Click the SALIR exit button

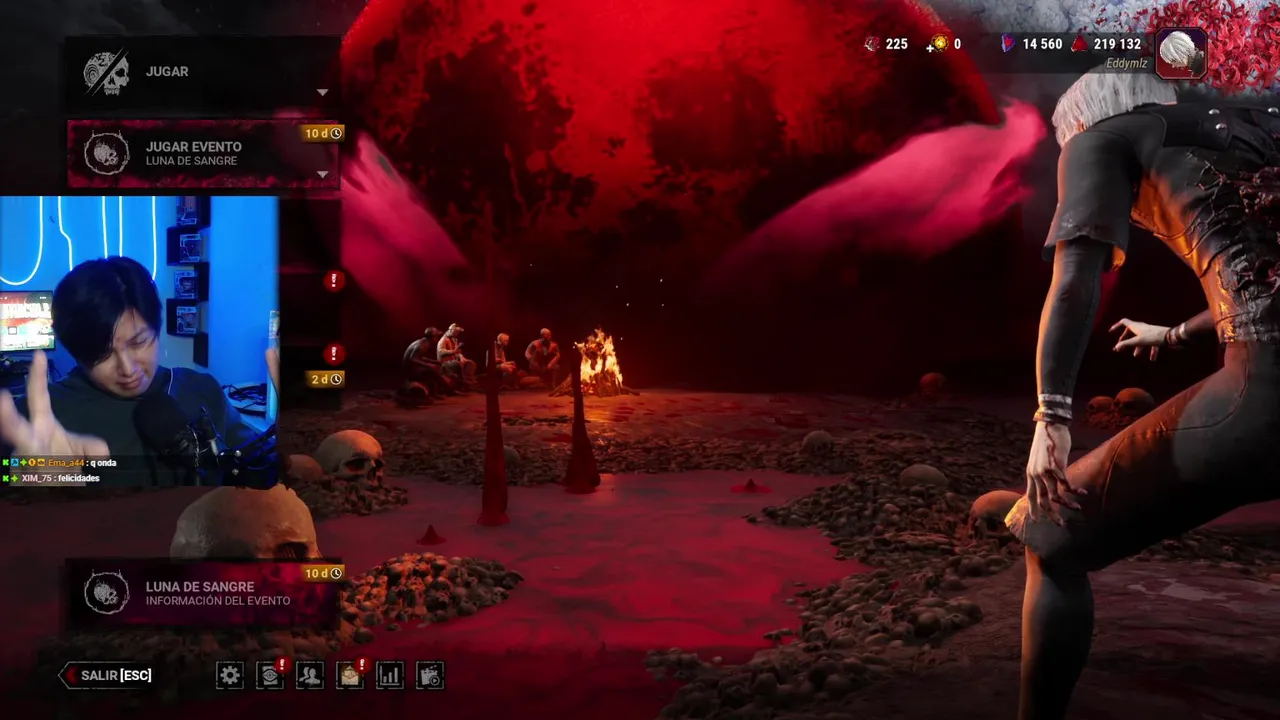point(107,676)
